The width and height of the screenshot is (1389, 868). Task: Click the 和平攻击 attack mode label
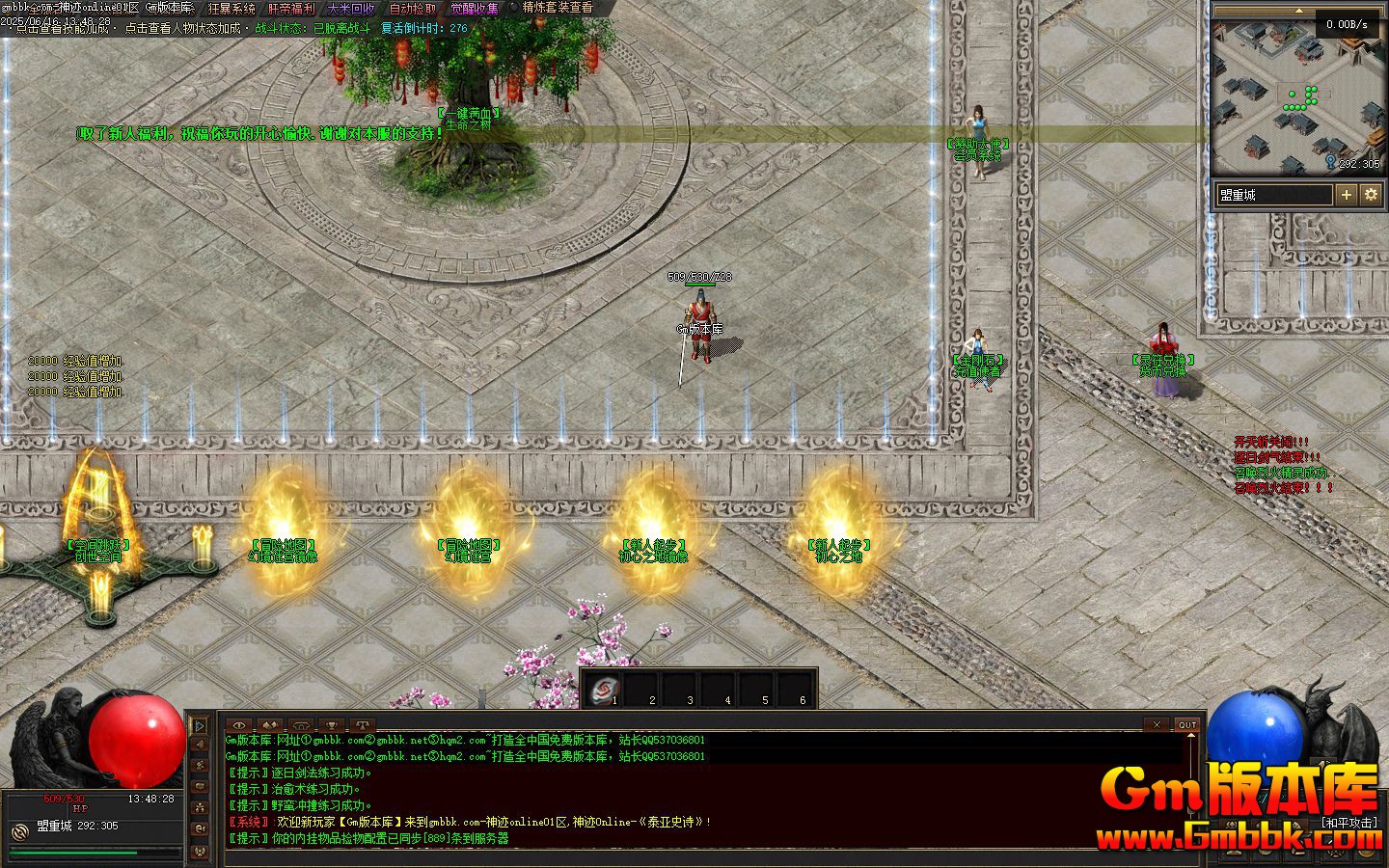[1349, 823]
